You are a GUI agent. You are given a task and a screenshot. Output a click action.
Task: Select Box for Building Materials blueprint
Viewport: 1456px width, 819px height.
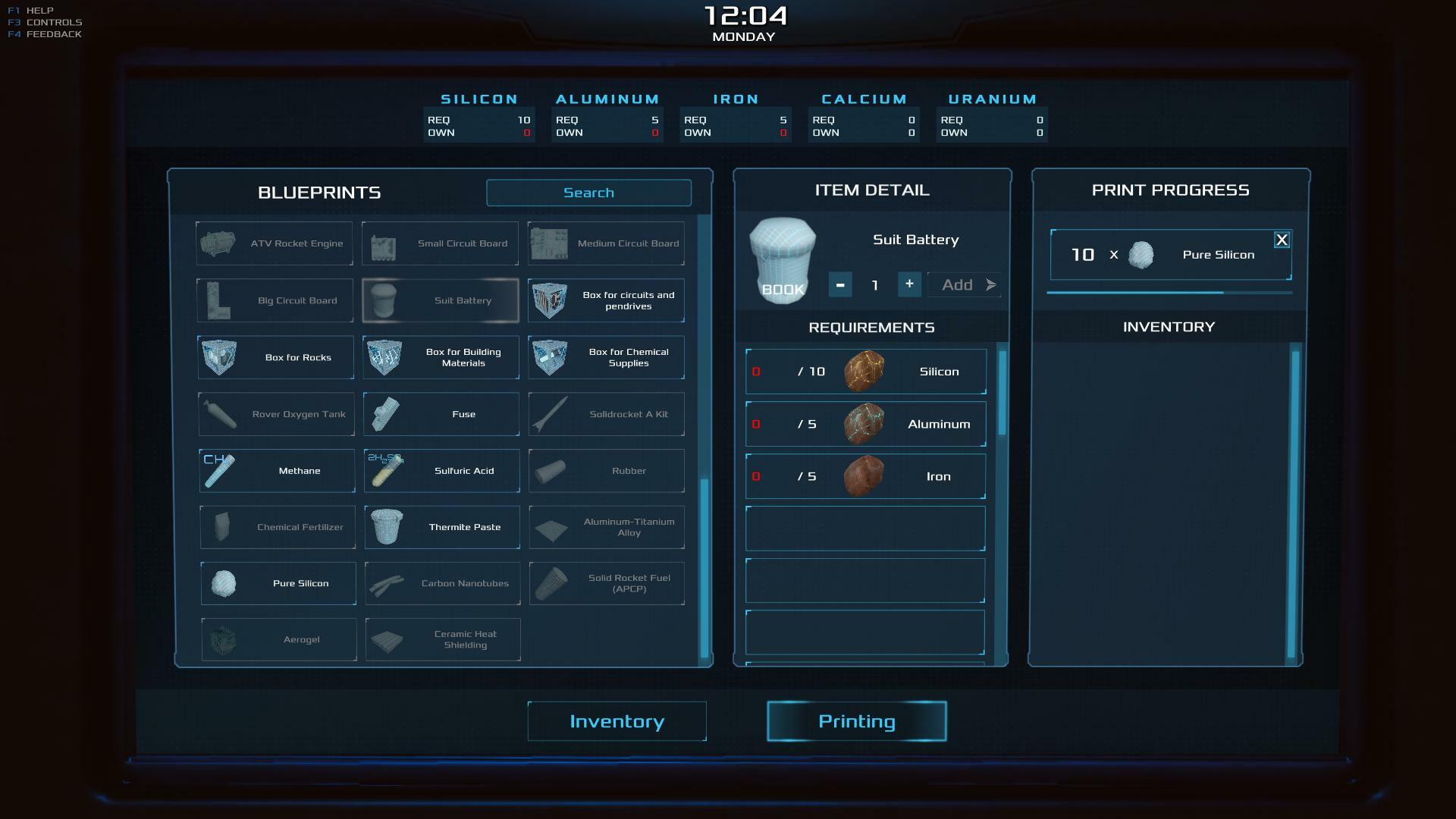pyautogui.click(x=441, y=357)
